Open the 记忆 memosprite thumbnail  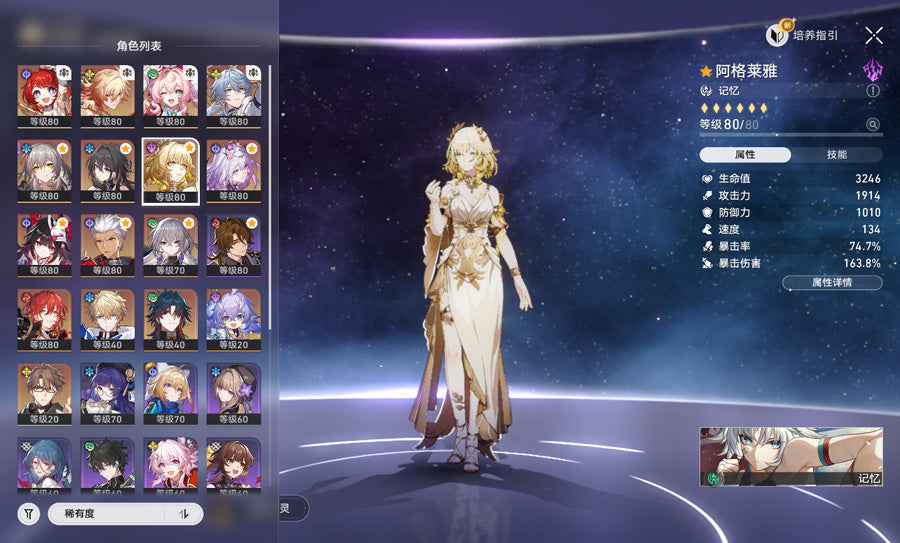(791, 457)
